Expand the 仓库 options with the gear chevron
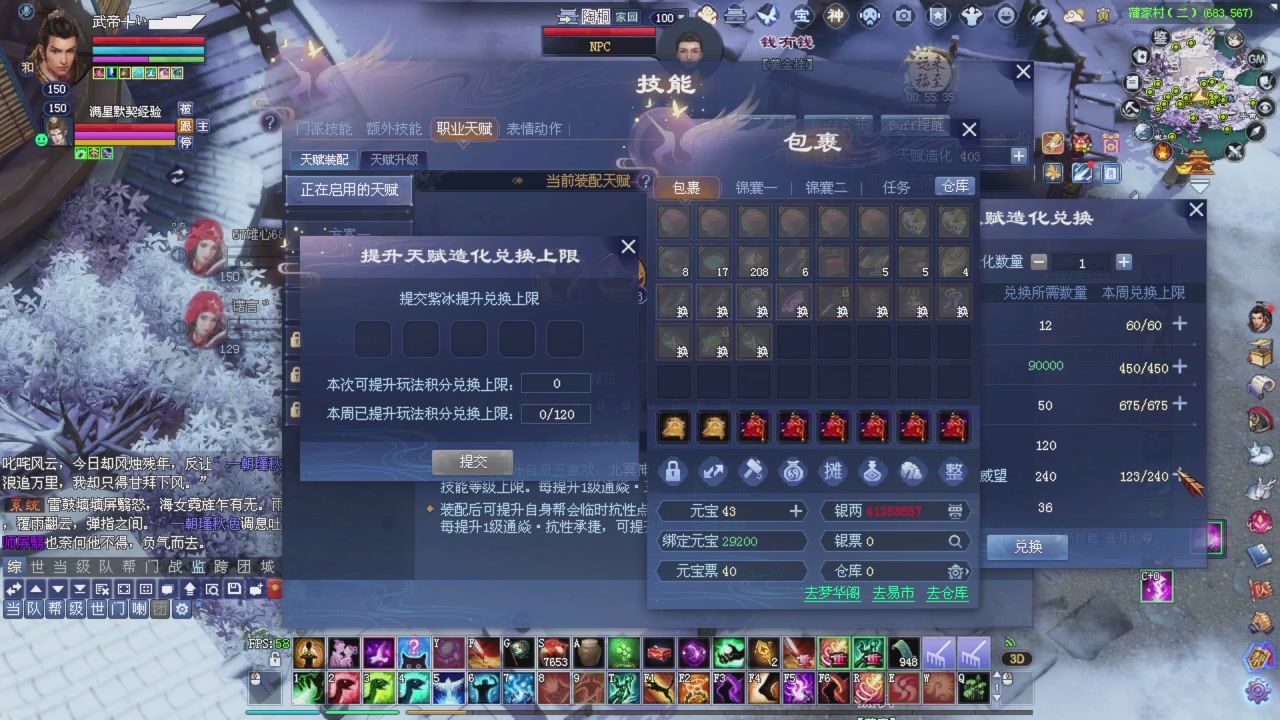Viewport: 1280px width, 720px height. 957,571
